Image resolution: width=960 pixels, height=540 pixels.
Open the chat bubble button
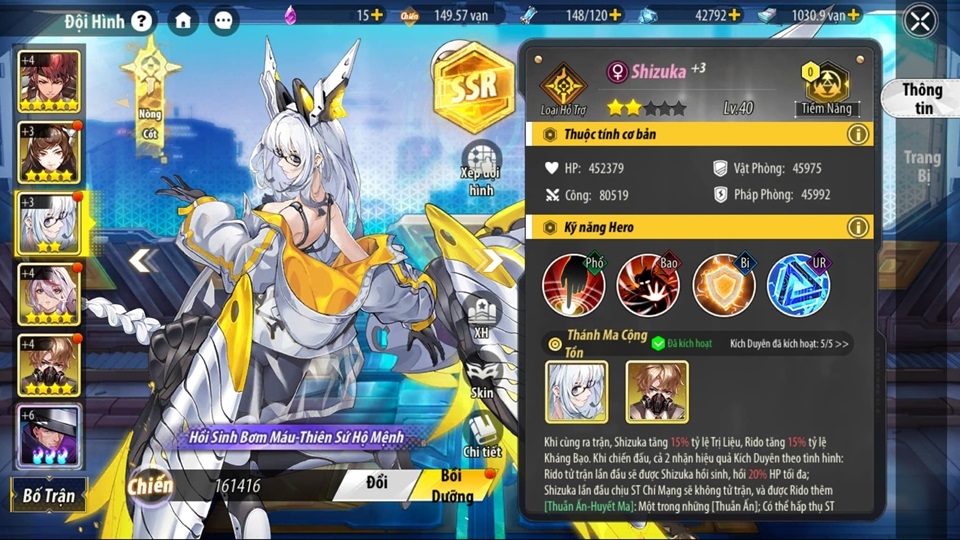pyautogui.click(x=223, y=20)
